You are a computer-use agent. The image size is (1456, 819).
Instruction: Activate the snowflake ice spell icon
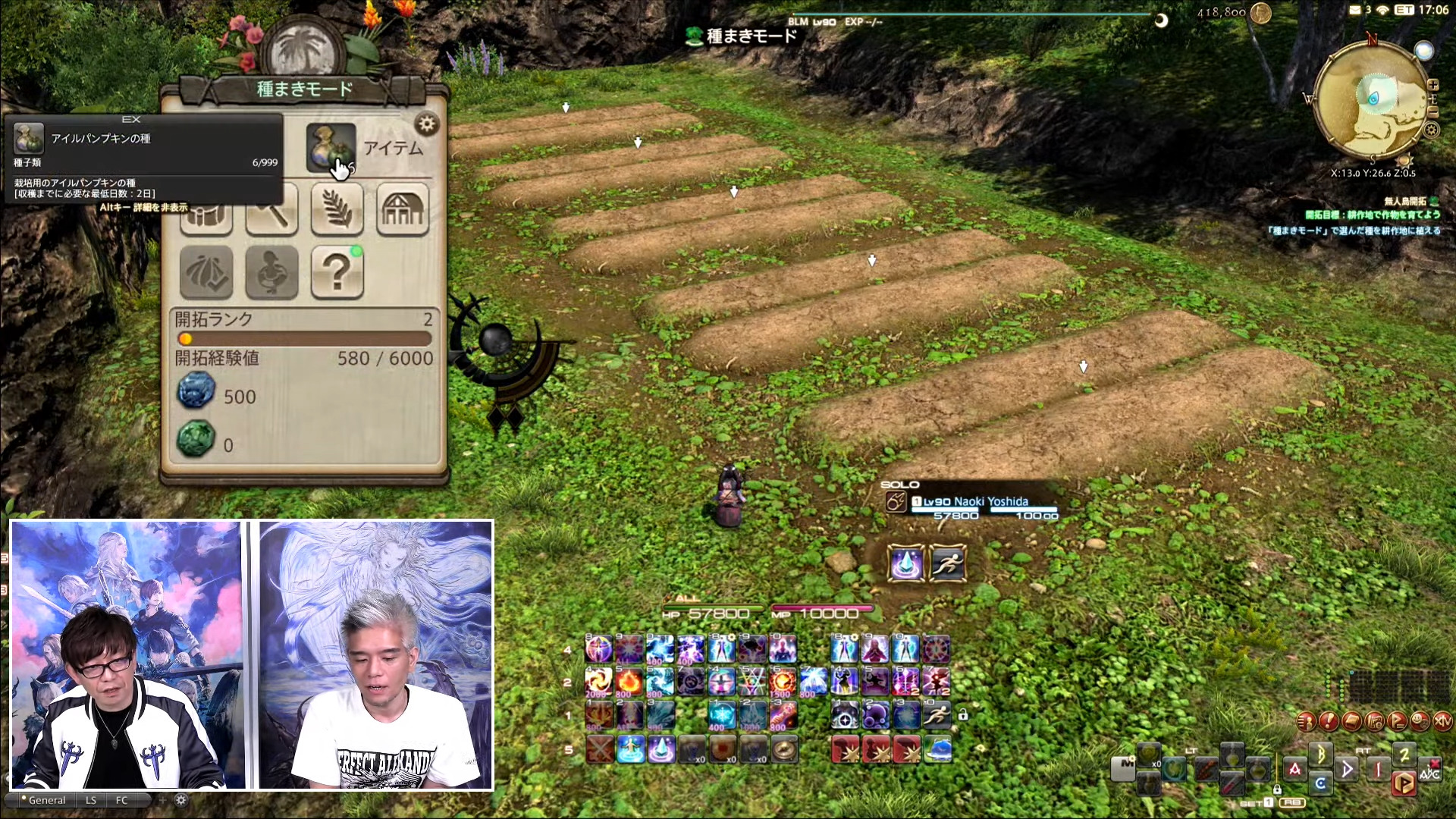(x=721, y=715)
